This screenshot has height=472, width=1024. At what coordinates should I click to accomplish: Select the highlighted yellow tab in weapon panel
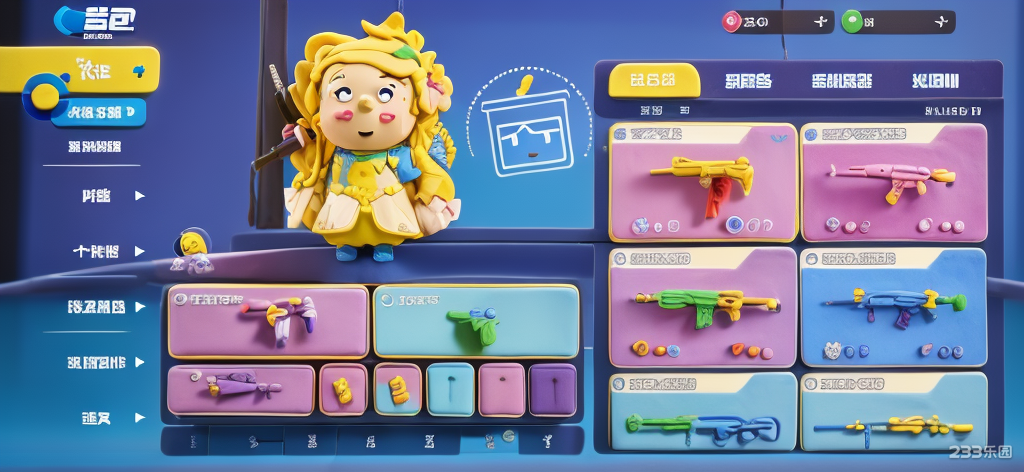tap(653, 81)
